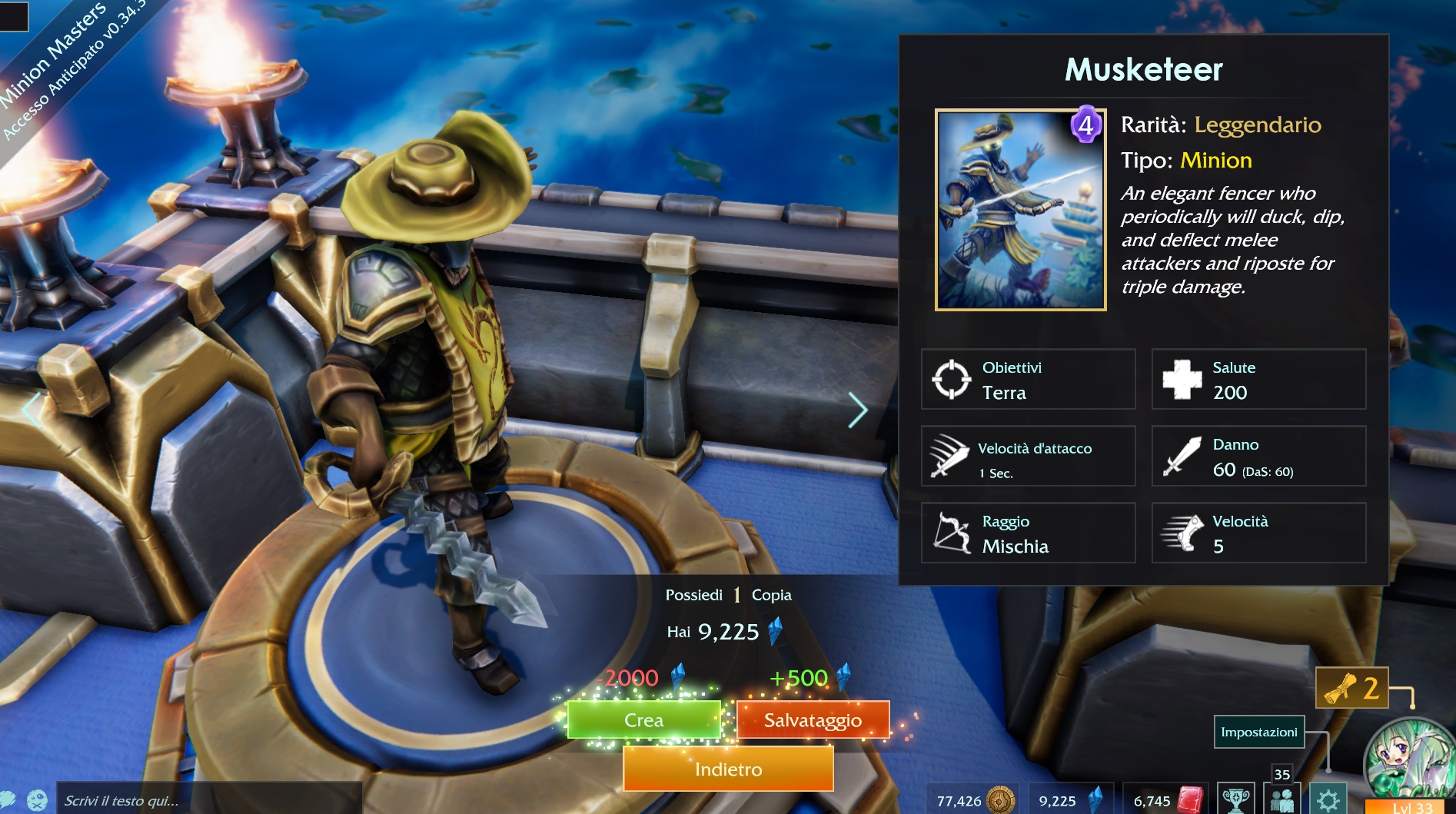Image resolution: width=1456 pixels, height=814 pixels.
Task: Open the friends list icon
Action: [1281, 799]
